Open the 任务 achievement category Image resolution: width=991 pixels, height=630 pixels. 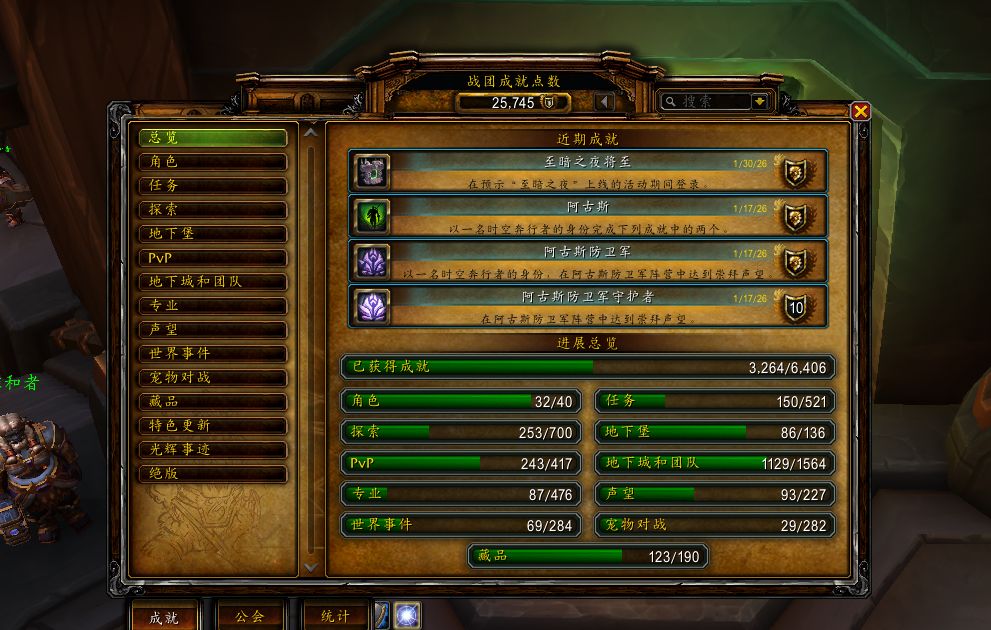[213, 186]
